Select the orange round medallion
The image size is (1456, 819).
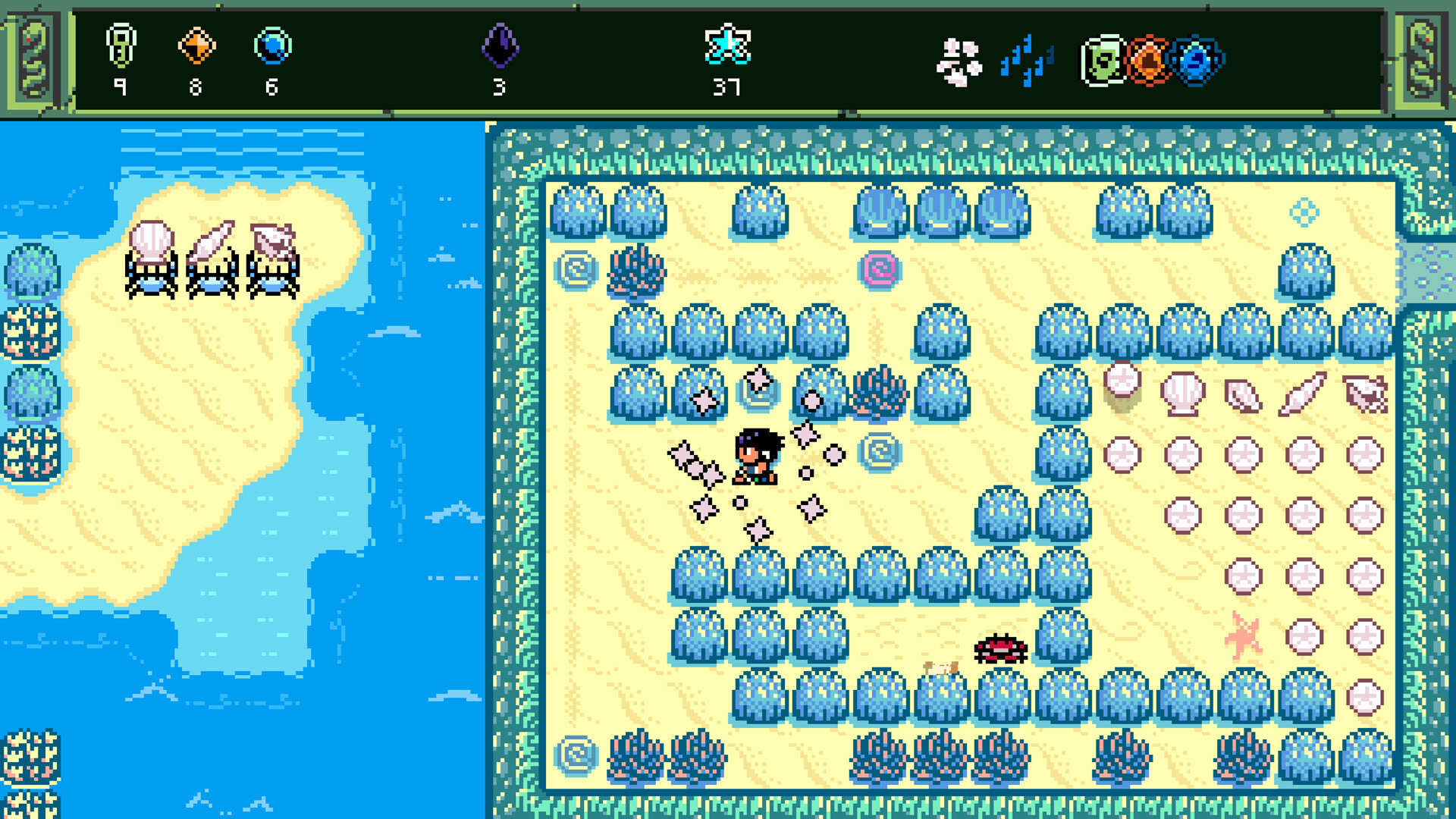(1148, 61)
